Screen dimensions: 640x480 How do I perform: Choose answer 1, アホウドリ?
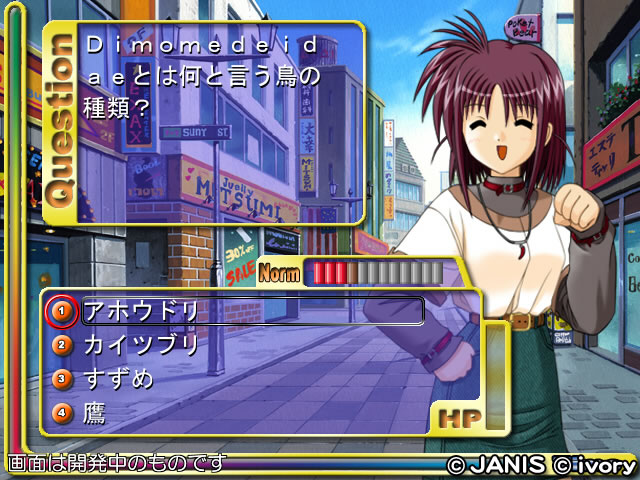tap(140, 311)
